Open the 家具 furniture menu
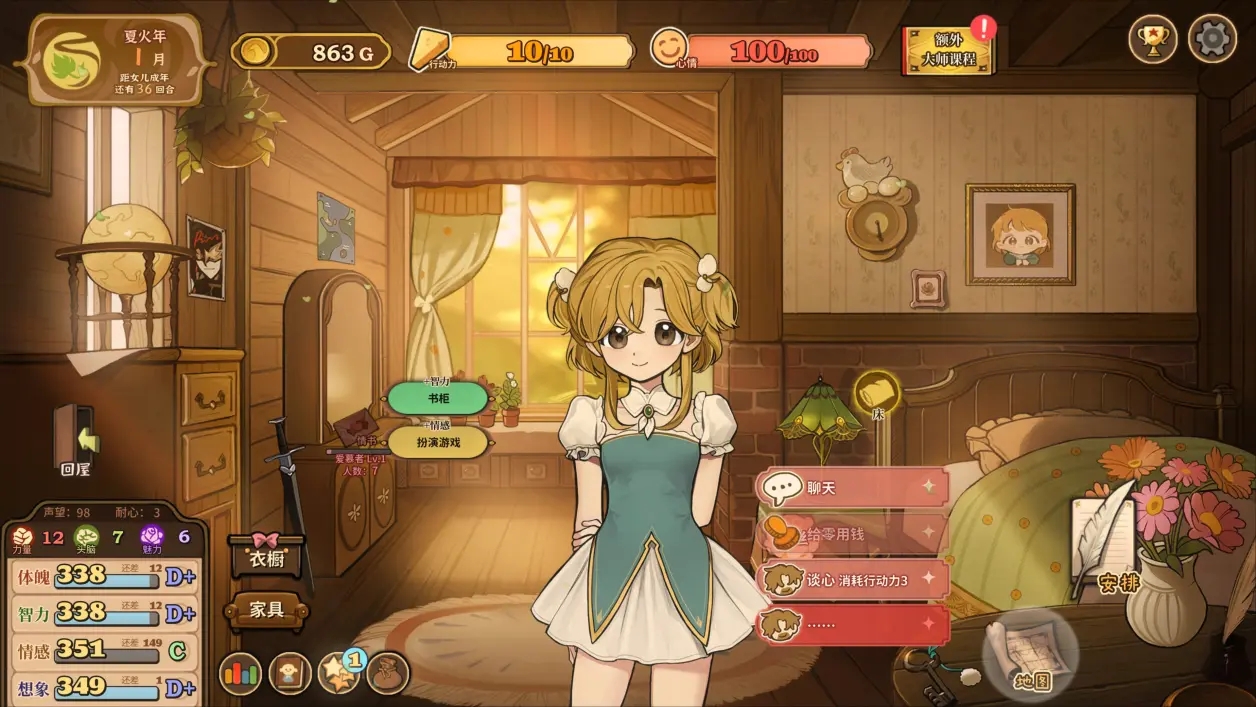The height and width of the screenshot is (707, 1256). 267,609
